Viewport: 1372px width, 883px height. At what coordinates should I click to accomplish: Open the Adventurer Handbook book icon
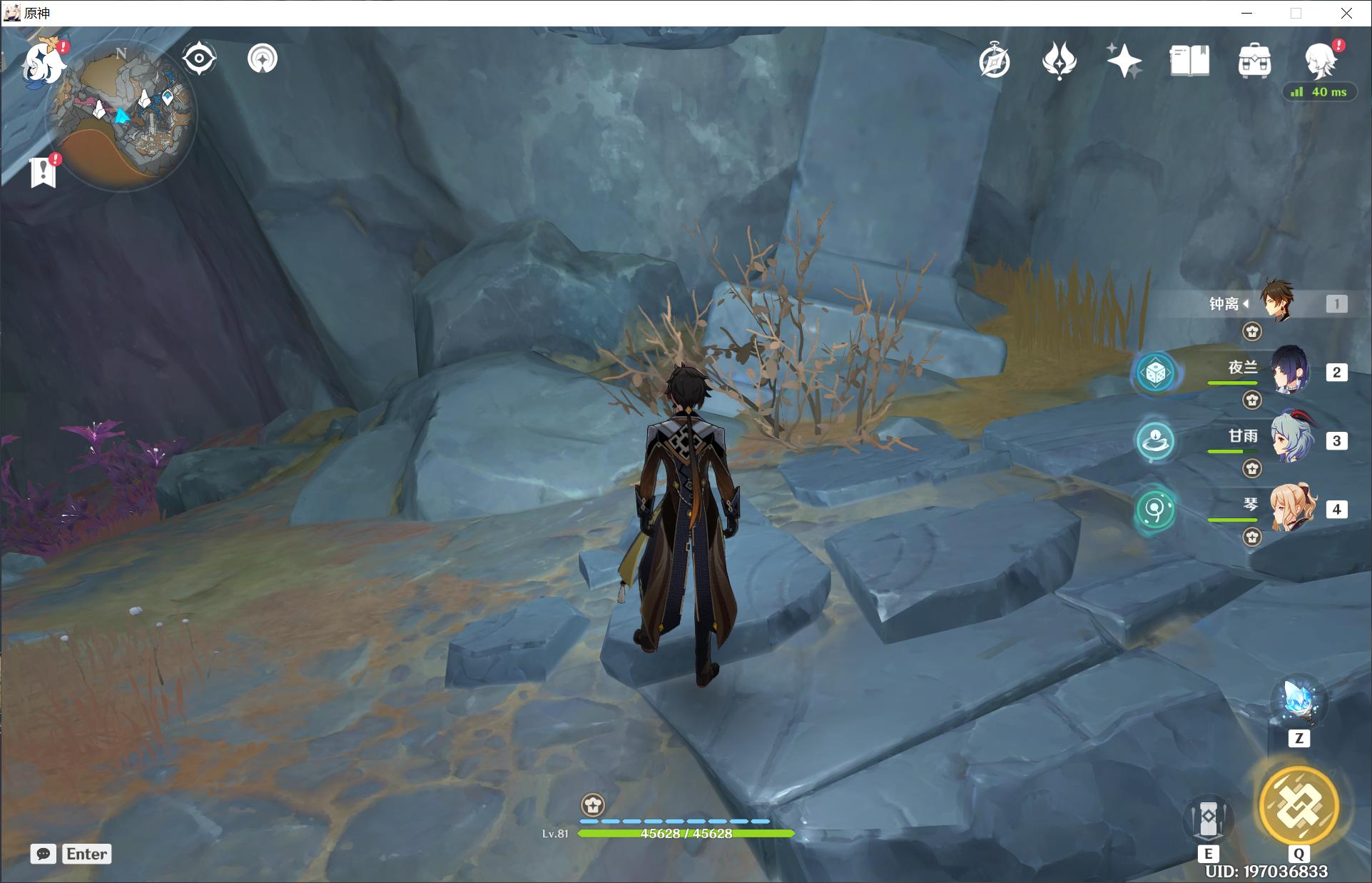pos(1189,61)
